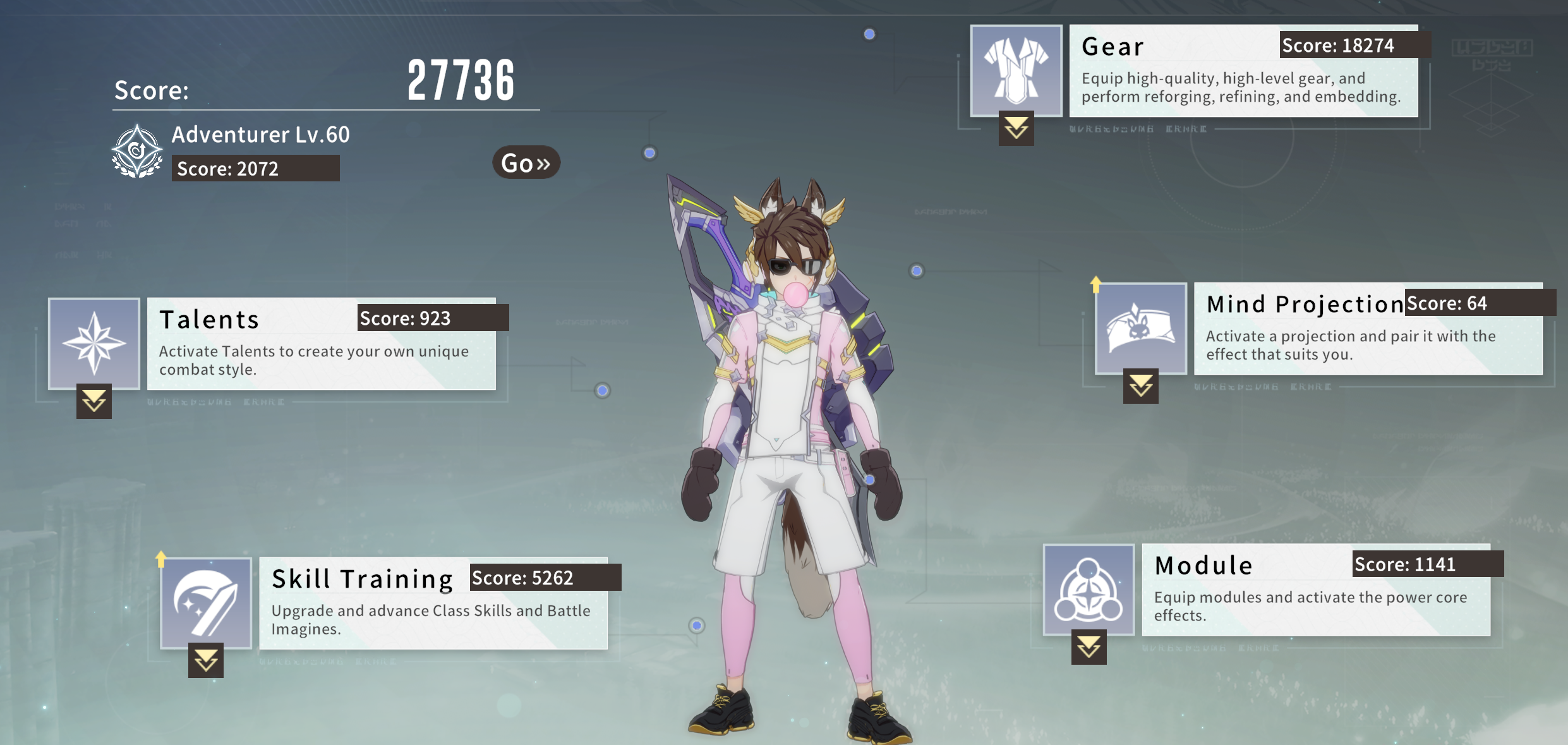
Task: Open the Module panel
Action: [1315, 590]
